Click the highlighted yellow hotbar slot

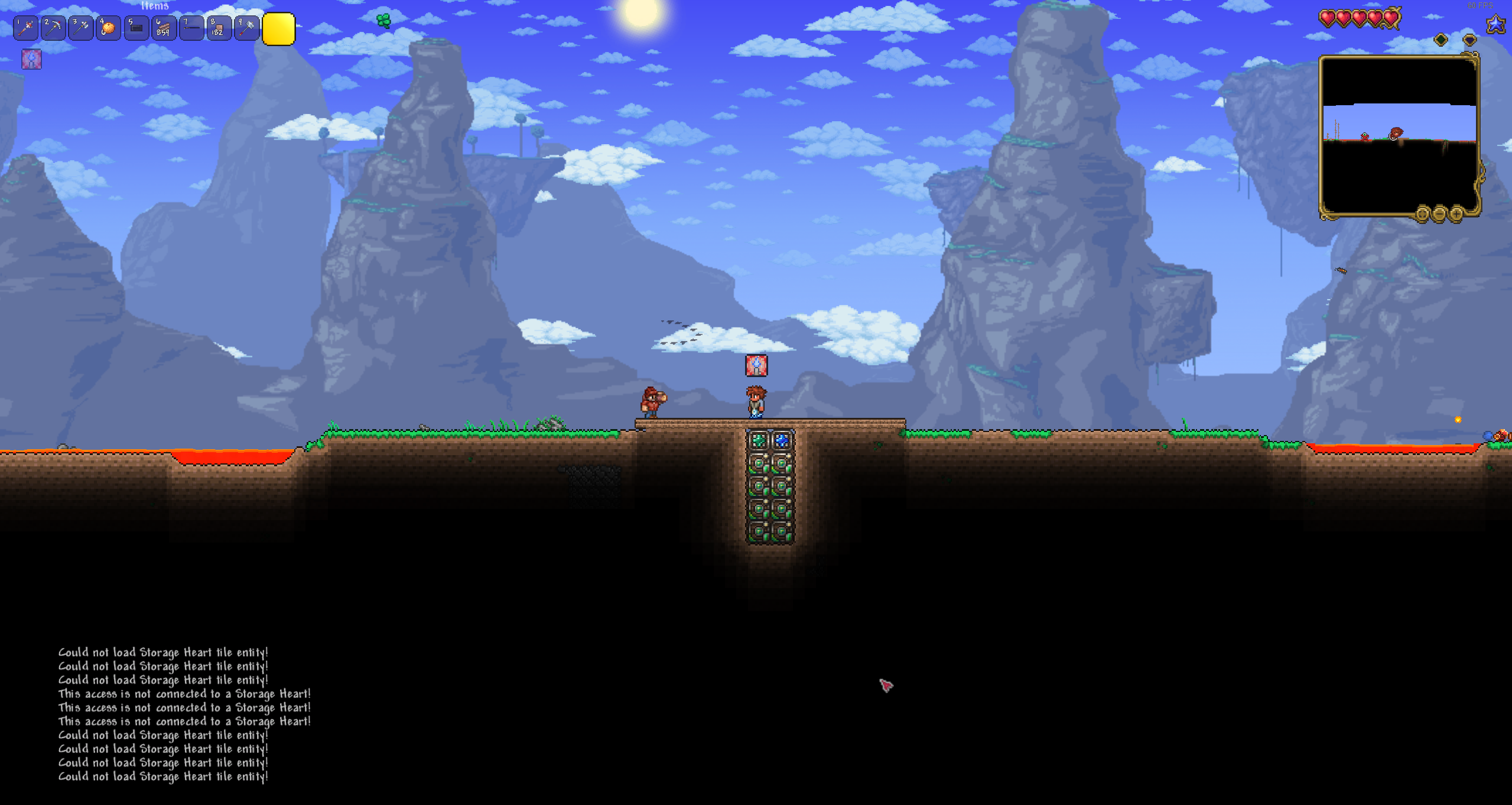278,29
